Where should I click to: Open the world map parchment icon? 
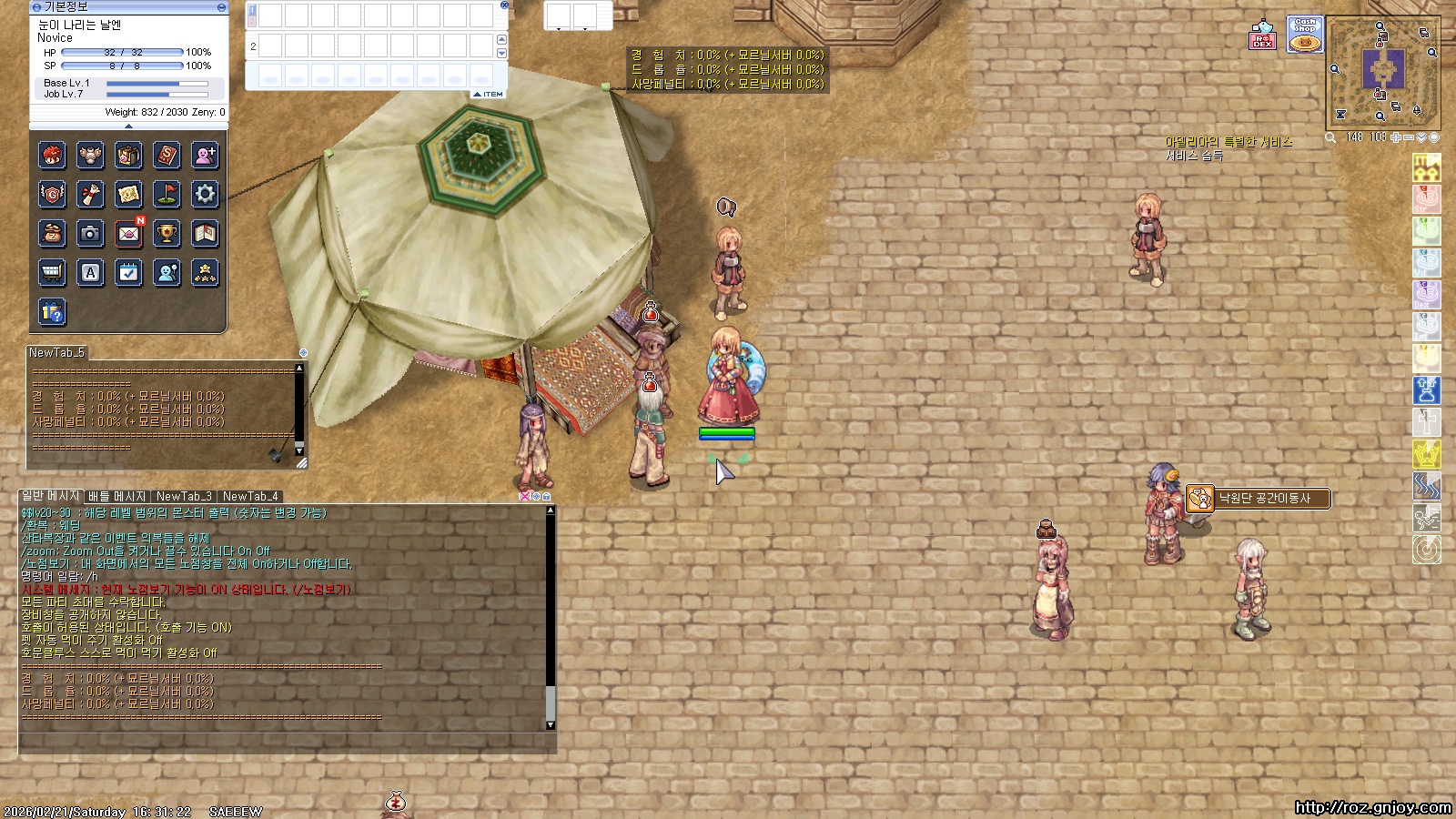click(x=128, y=194)
